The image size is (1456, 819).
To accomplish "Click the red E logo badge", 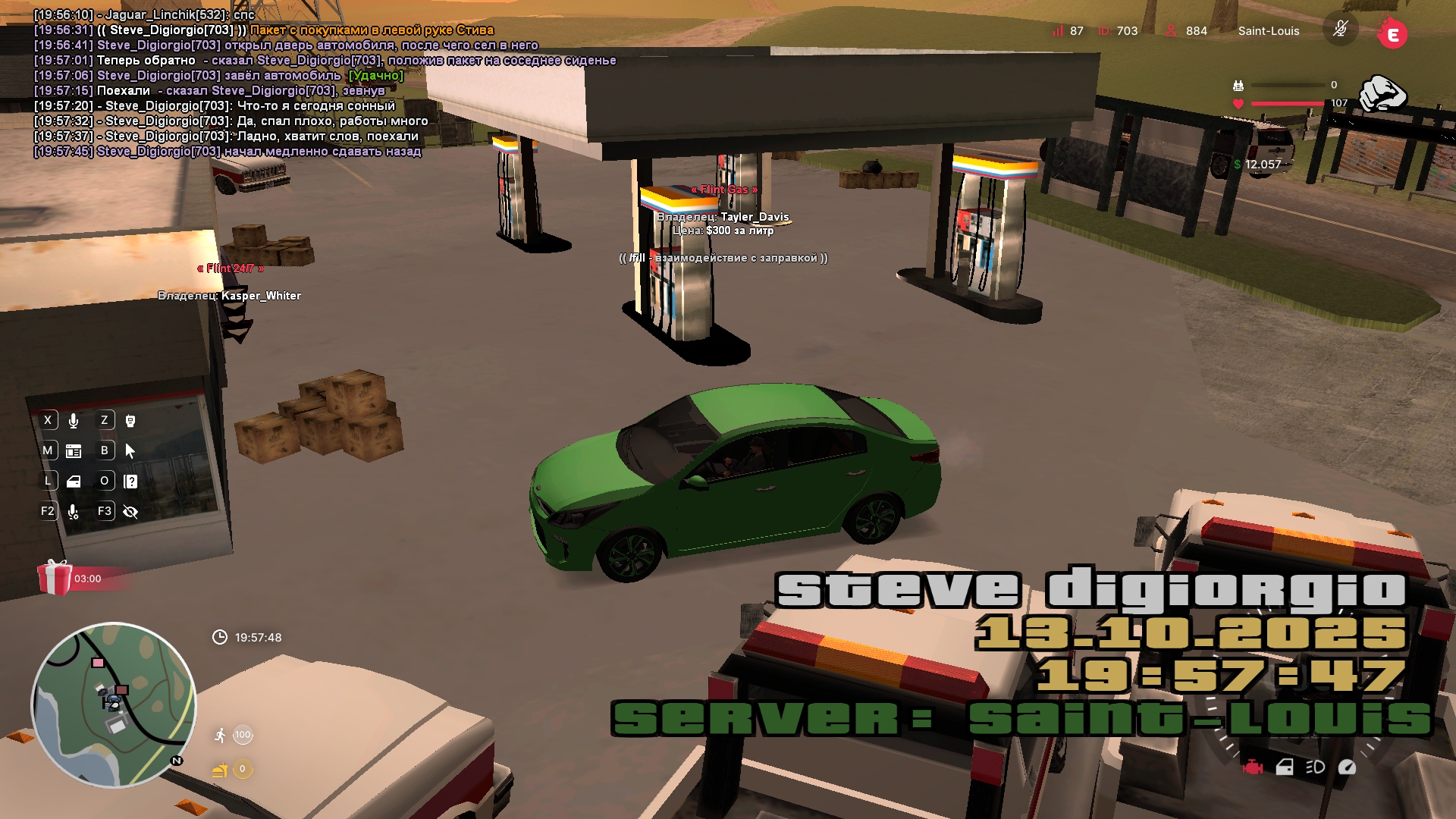I will [x=1392, y=33].
